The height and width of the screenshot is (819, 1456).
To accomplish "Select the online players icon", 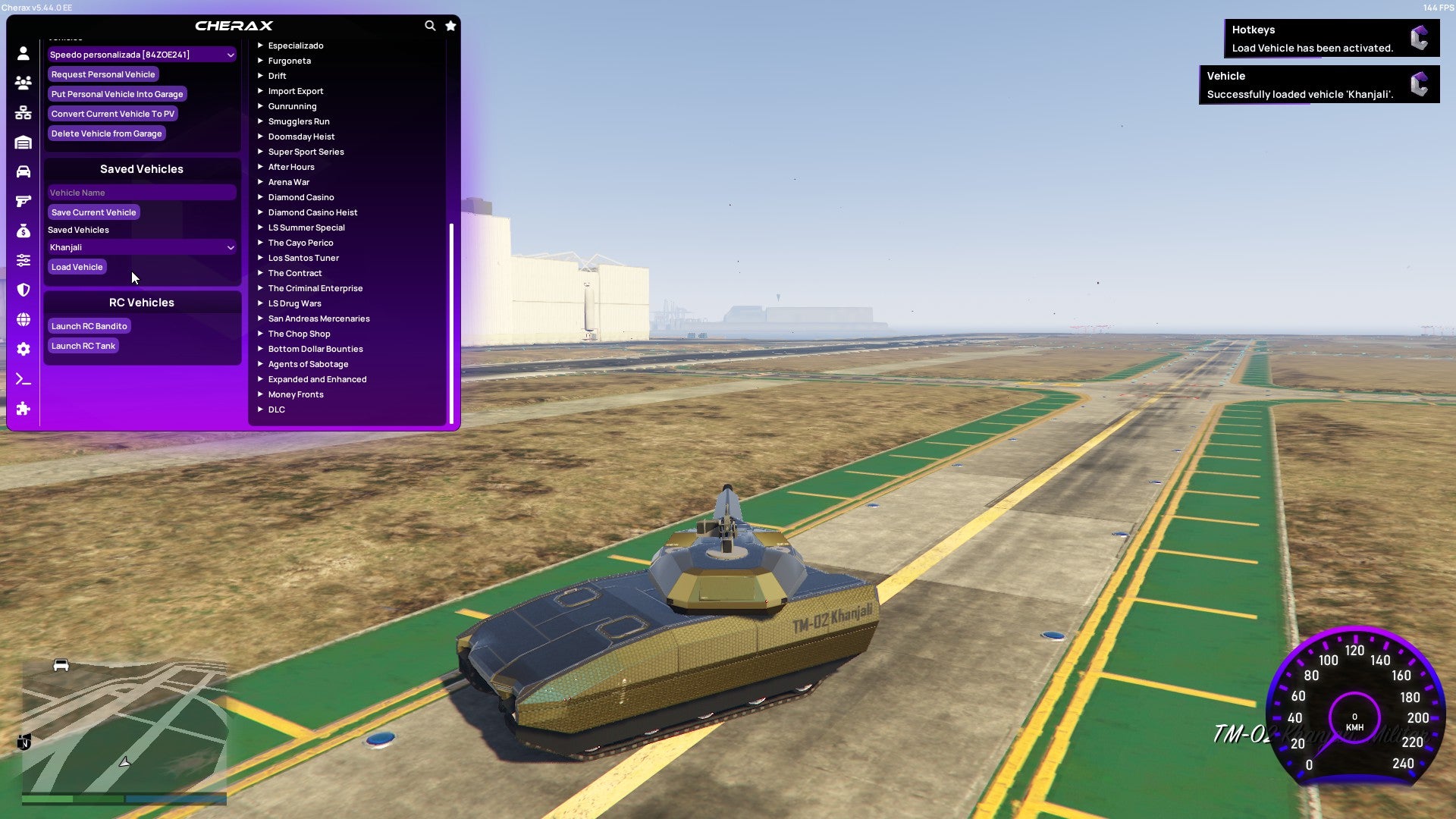I will [x=23, y=83].
